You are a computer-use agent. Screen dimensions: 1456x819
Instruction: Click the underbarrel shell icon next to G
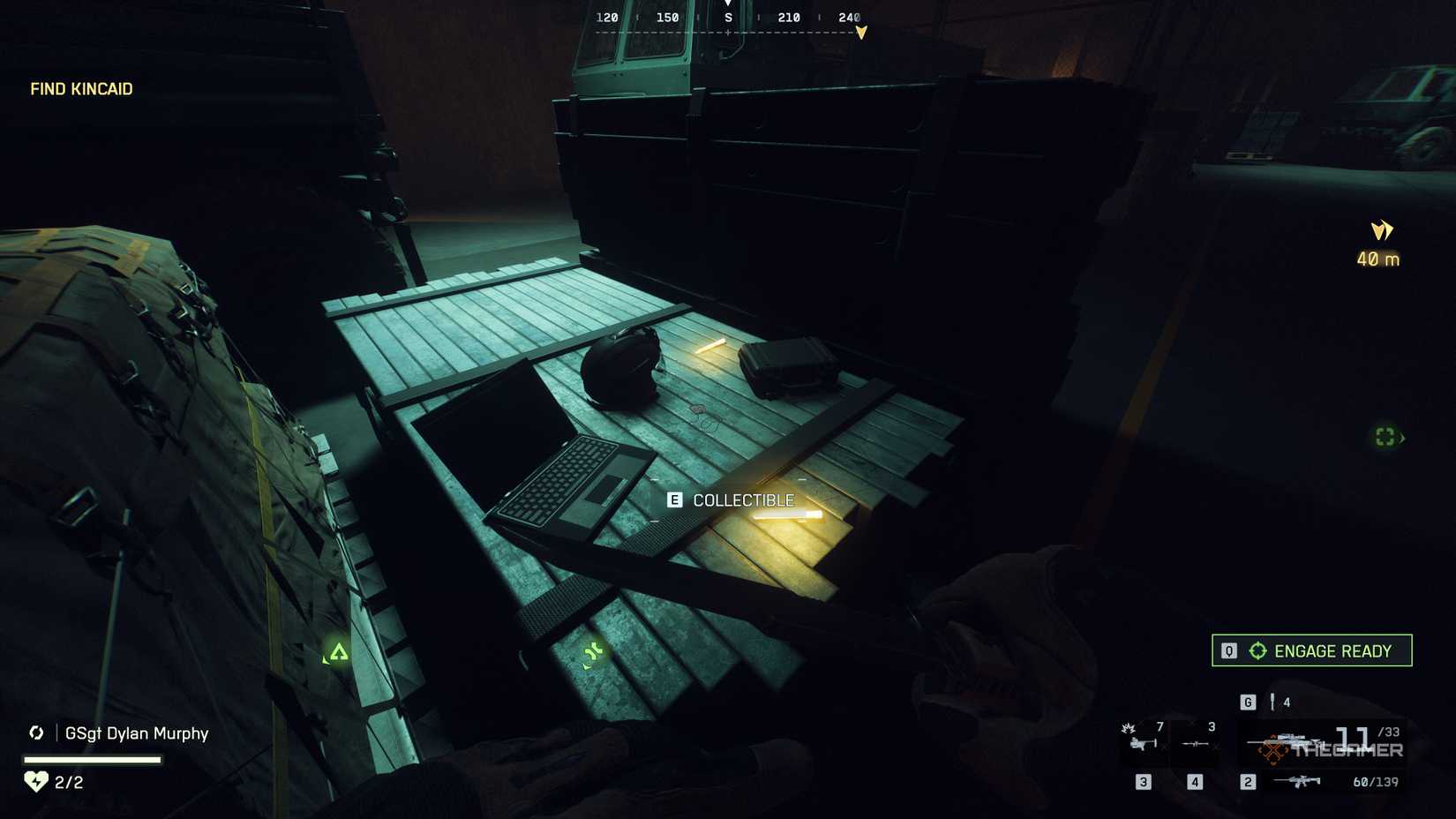pos(1272,702)
